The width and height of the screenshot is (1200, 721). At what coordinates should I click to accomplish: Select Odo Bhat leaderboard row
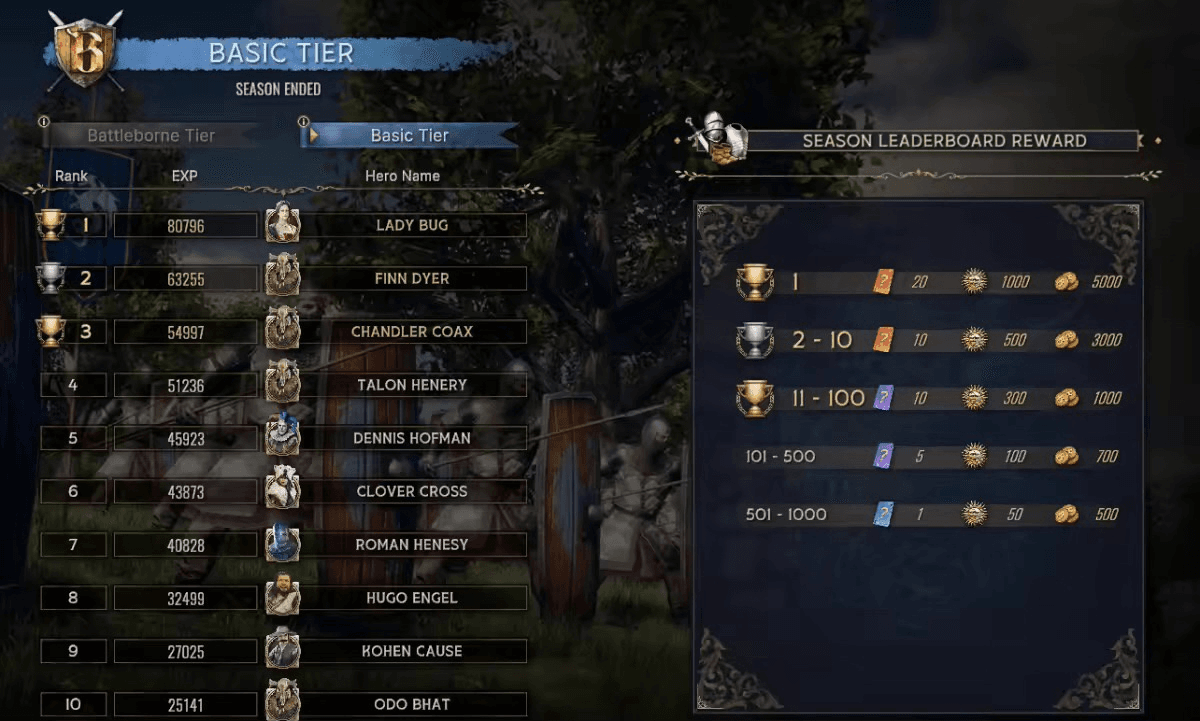click(x=411, y=704)
